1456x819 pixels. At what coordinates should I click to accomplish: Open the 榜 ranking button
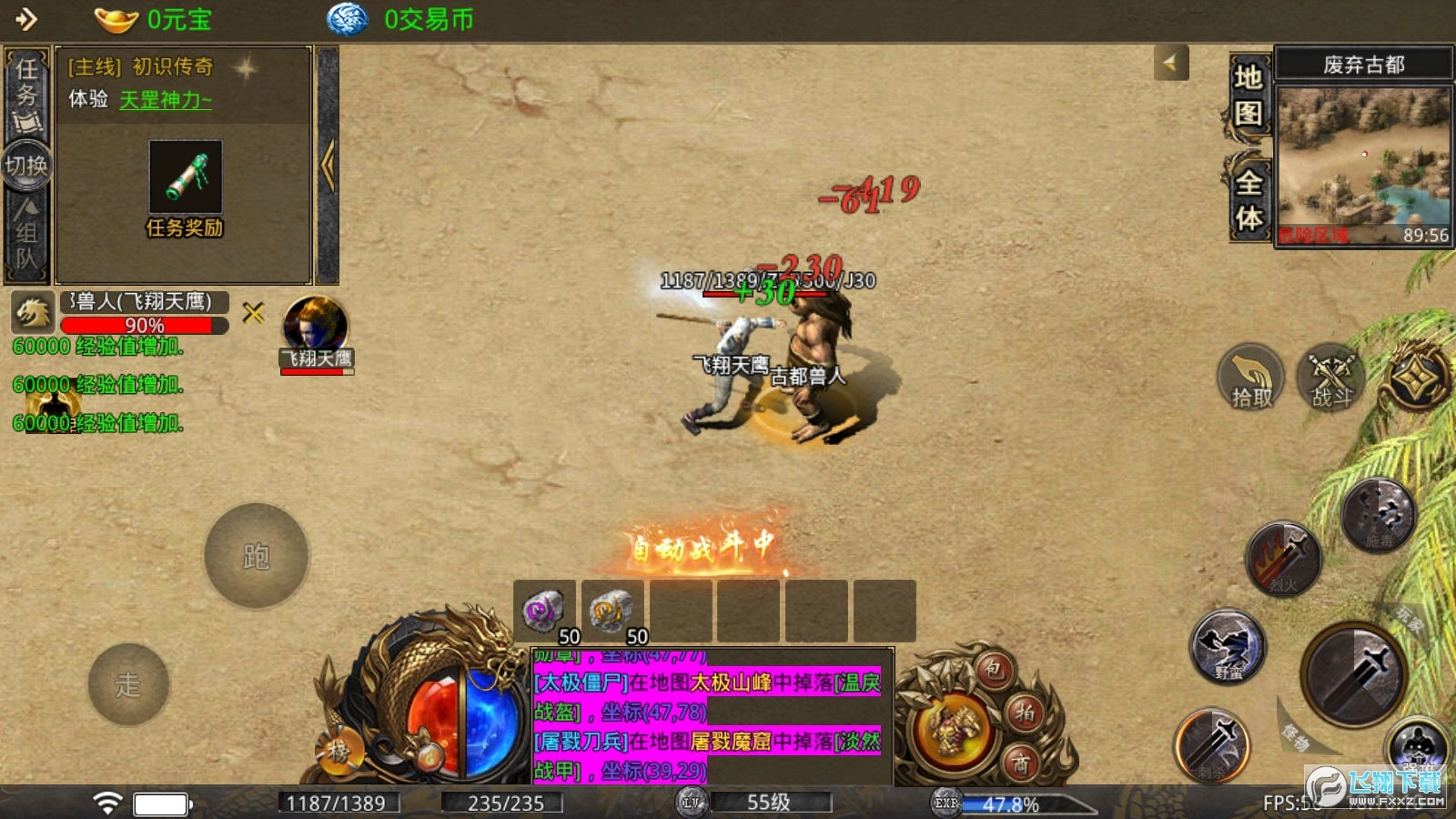point(339,752)
